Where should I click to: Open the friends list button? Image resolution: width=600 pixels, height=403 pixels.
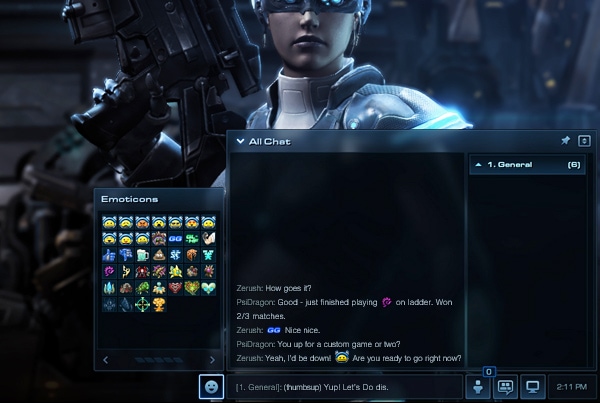coord(477,386)
